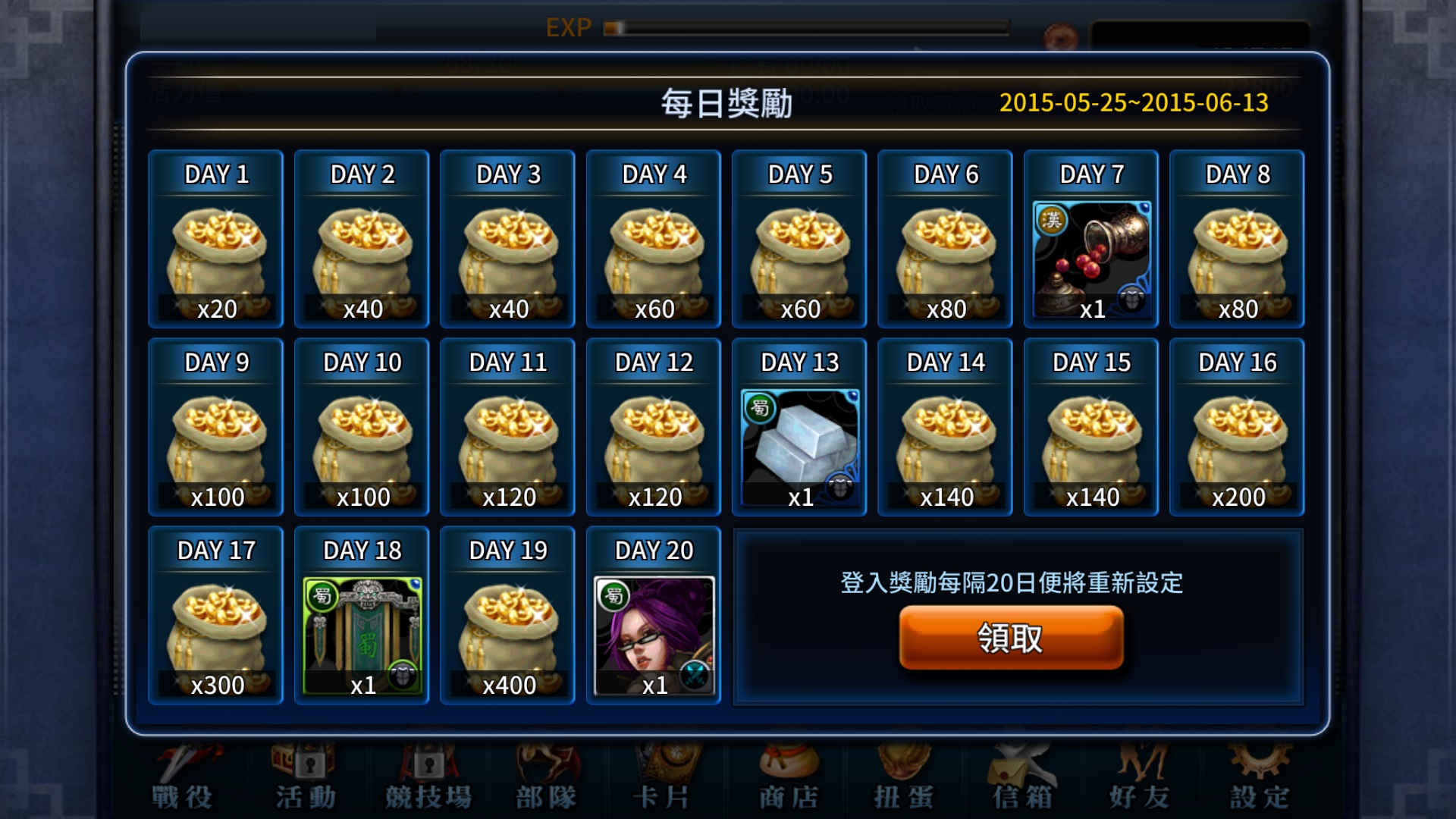This screenshot has width=1456, height=819.
Task: Click the 每日獎勵 daily rewards title
Action: point(728,104)
